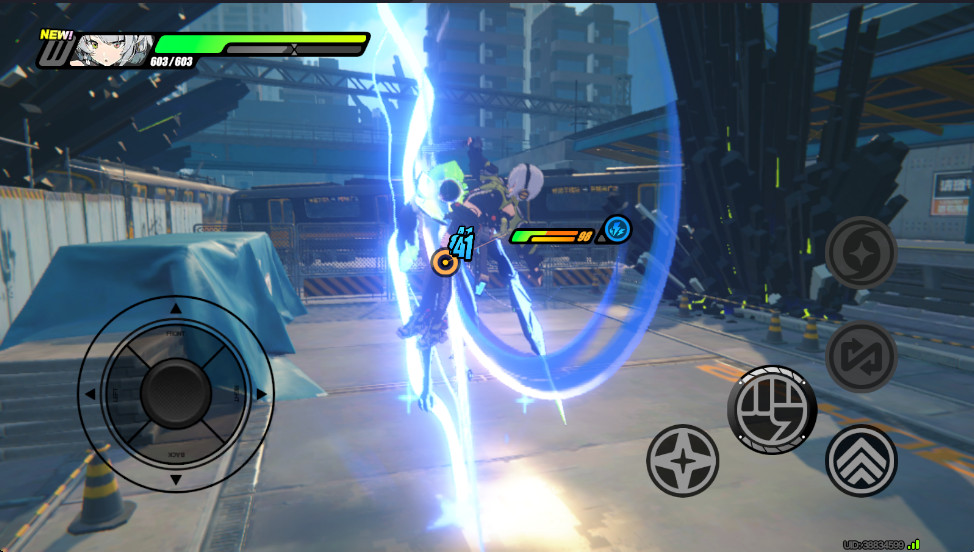974x552 pixels.
Task: Tap the joystick's left arrow
Action: [90, 394]
